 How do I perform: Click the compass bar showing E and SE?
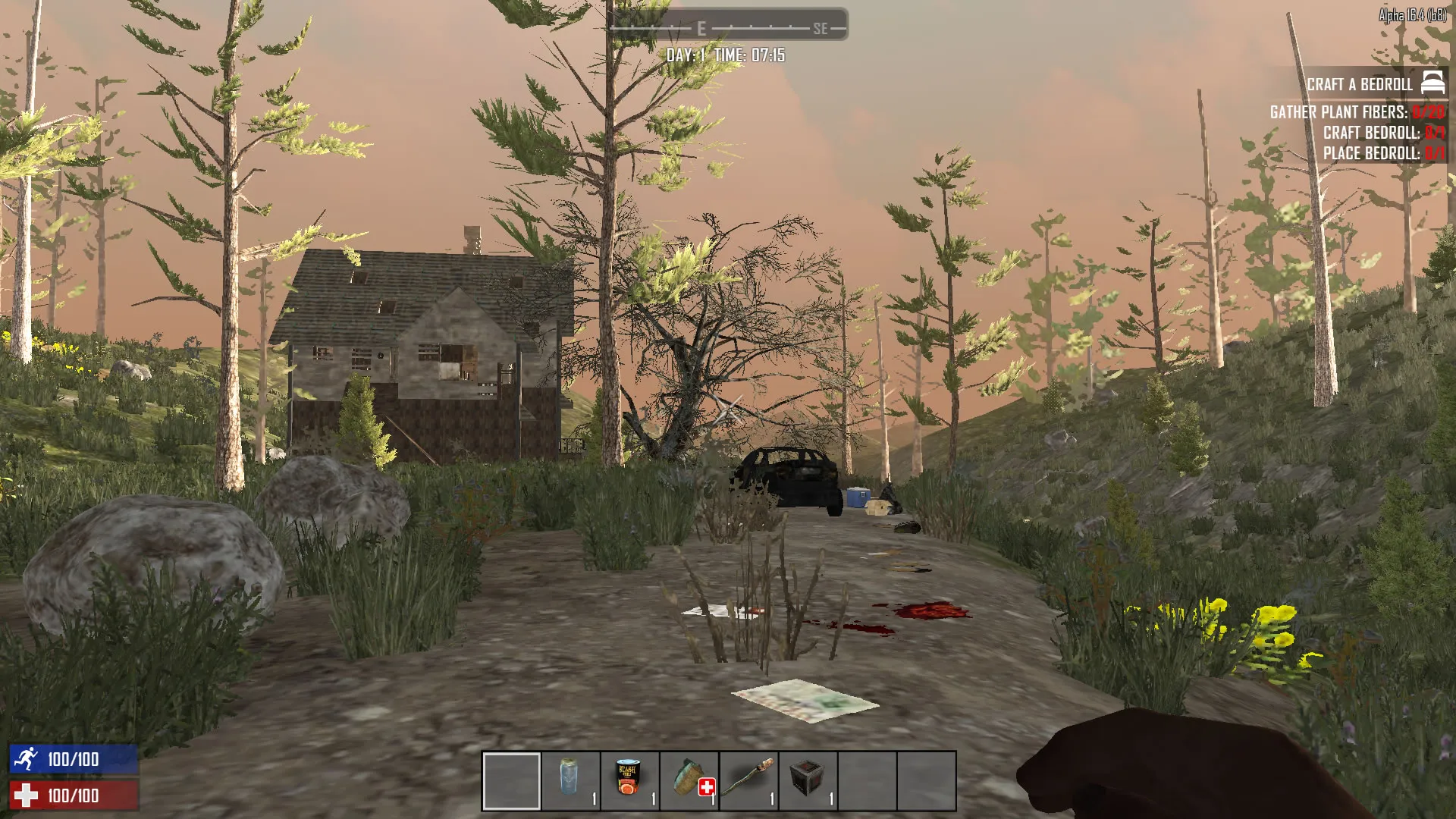coord(728,28)
